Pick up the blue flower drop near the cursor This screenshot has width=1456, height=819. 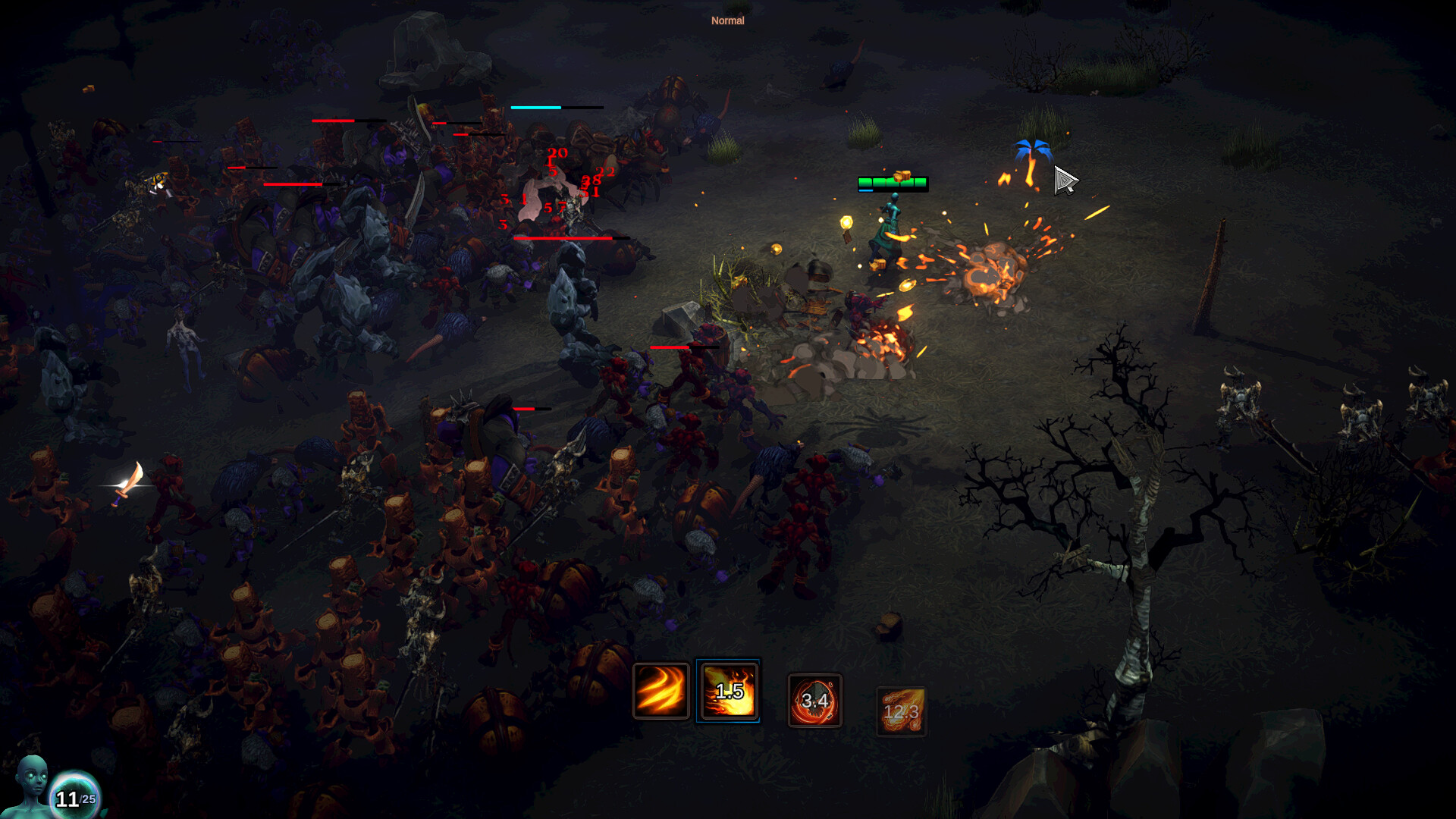1033,148
